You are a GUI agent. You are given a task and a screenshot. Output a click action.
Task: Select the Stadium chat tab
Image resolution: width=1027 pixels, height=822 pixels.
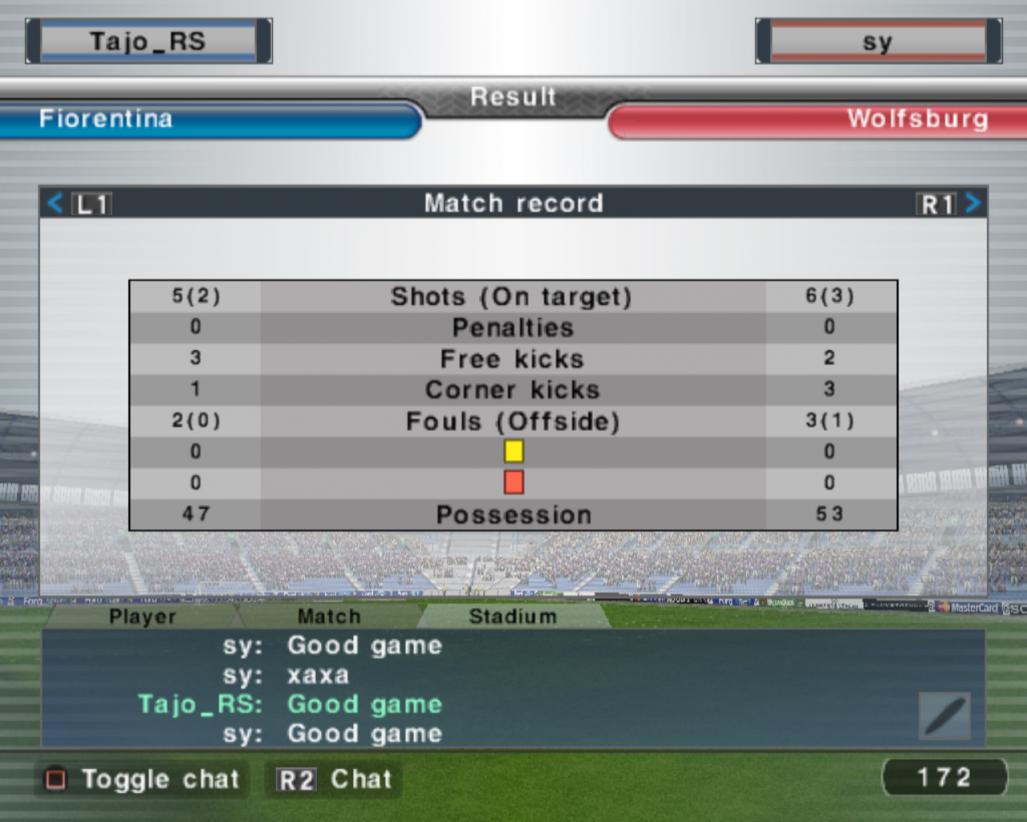tap(512, 616)
